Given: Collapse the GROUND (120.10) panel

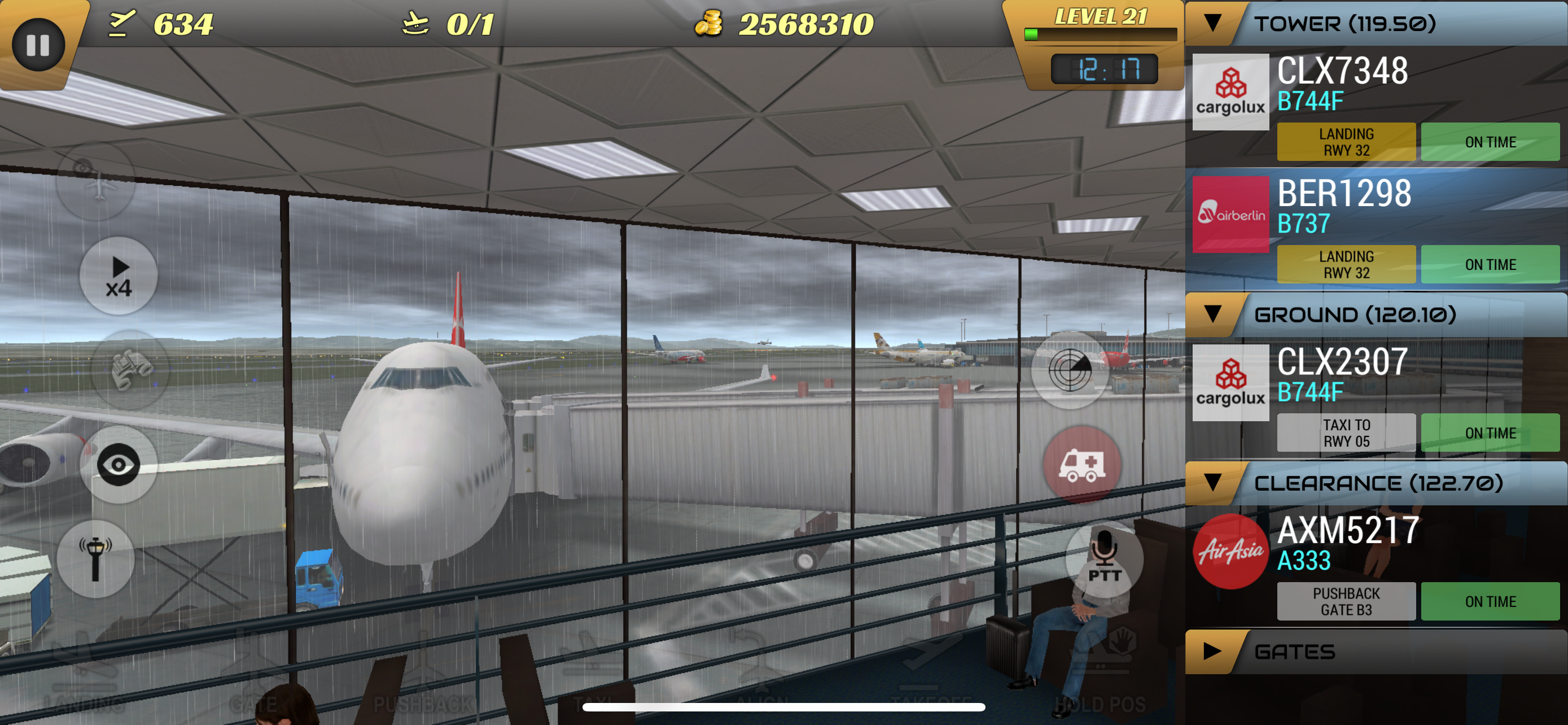Looking at the screenshot, I should click(1214, 314).
